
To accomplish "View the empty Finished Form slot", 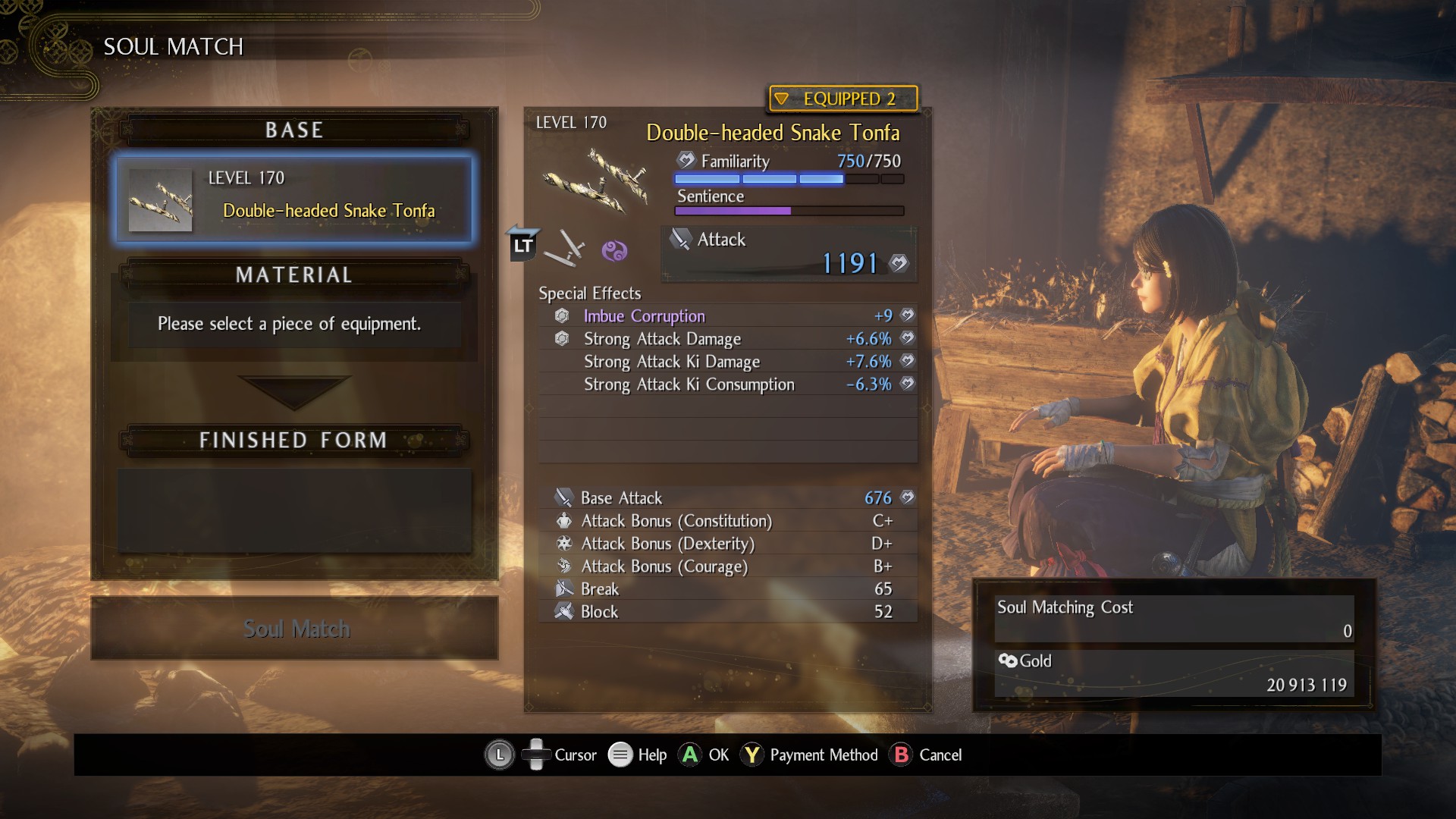I will (294, 510).
